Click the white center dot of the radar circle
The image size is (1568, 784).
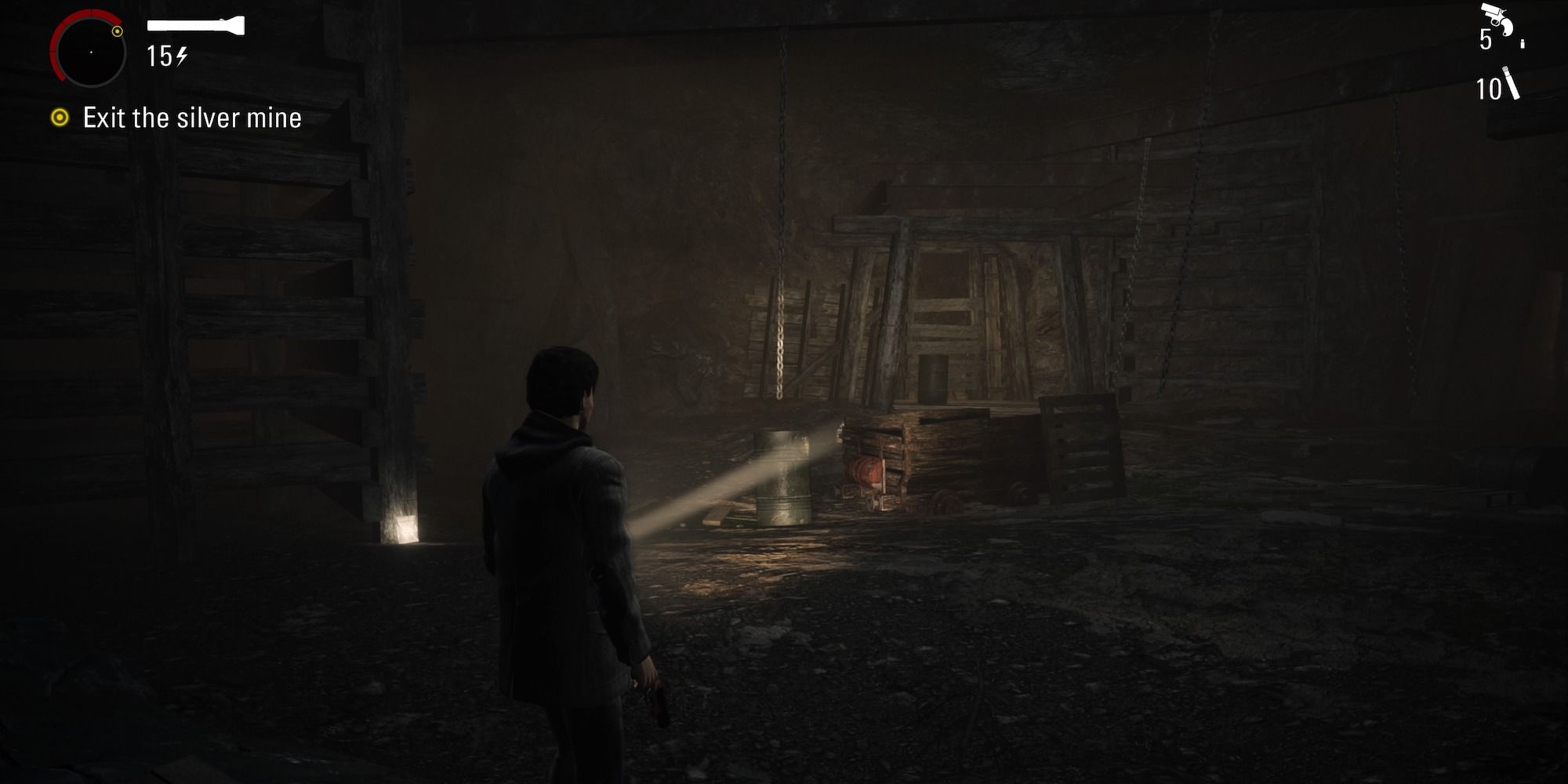click(x=92, y=52)
